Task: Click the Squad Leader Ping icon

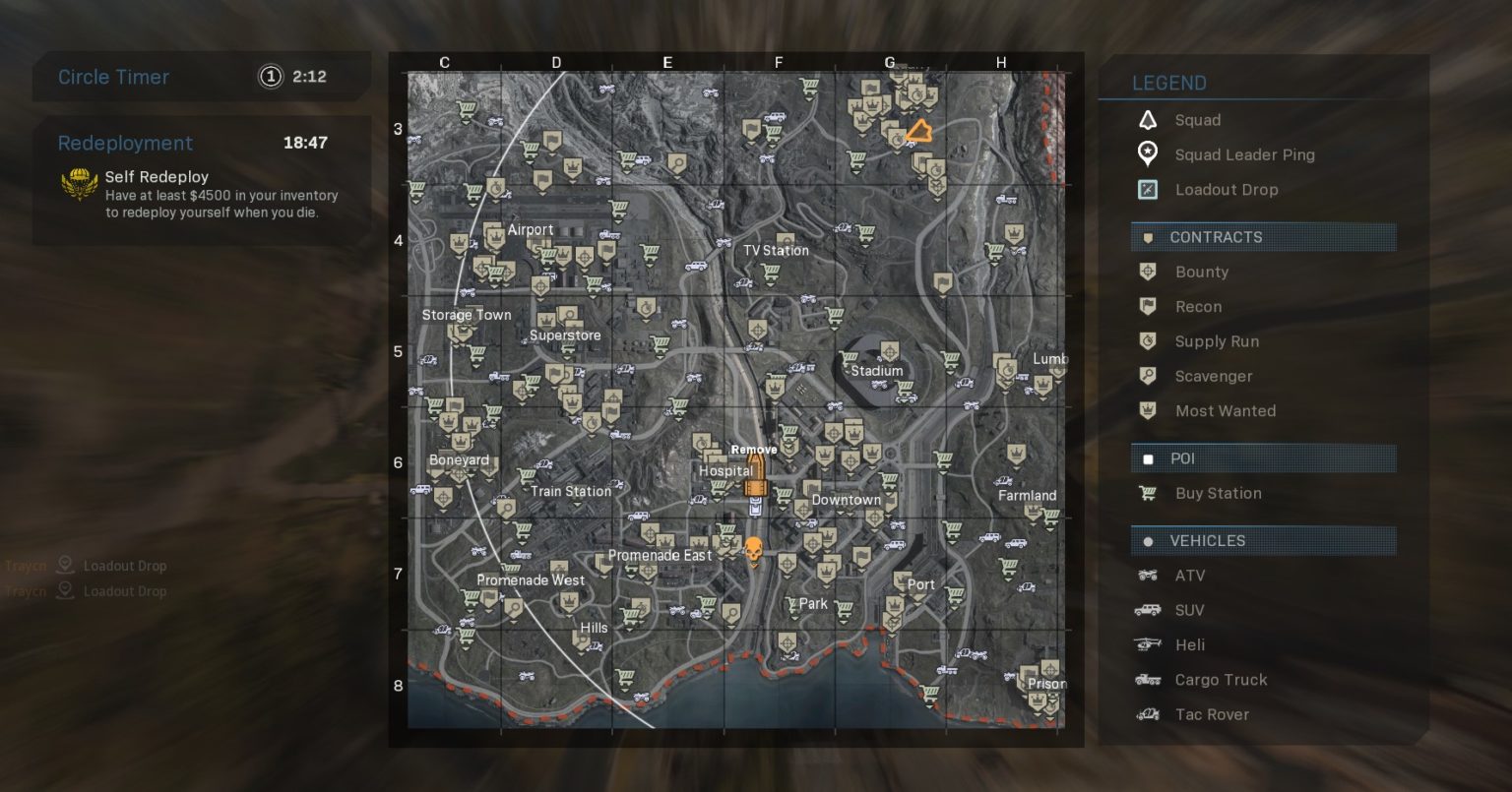Action: tap(1147, 154)
